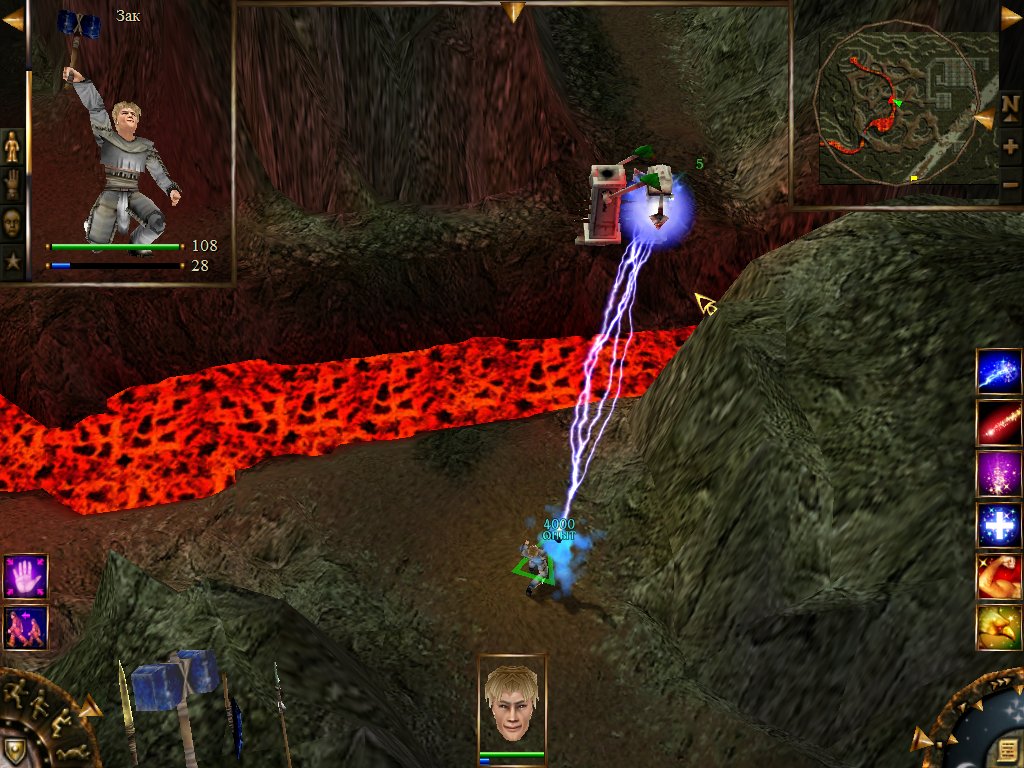
Task: Click on the circular minimap
Action: click(893, 105)
